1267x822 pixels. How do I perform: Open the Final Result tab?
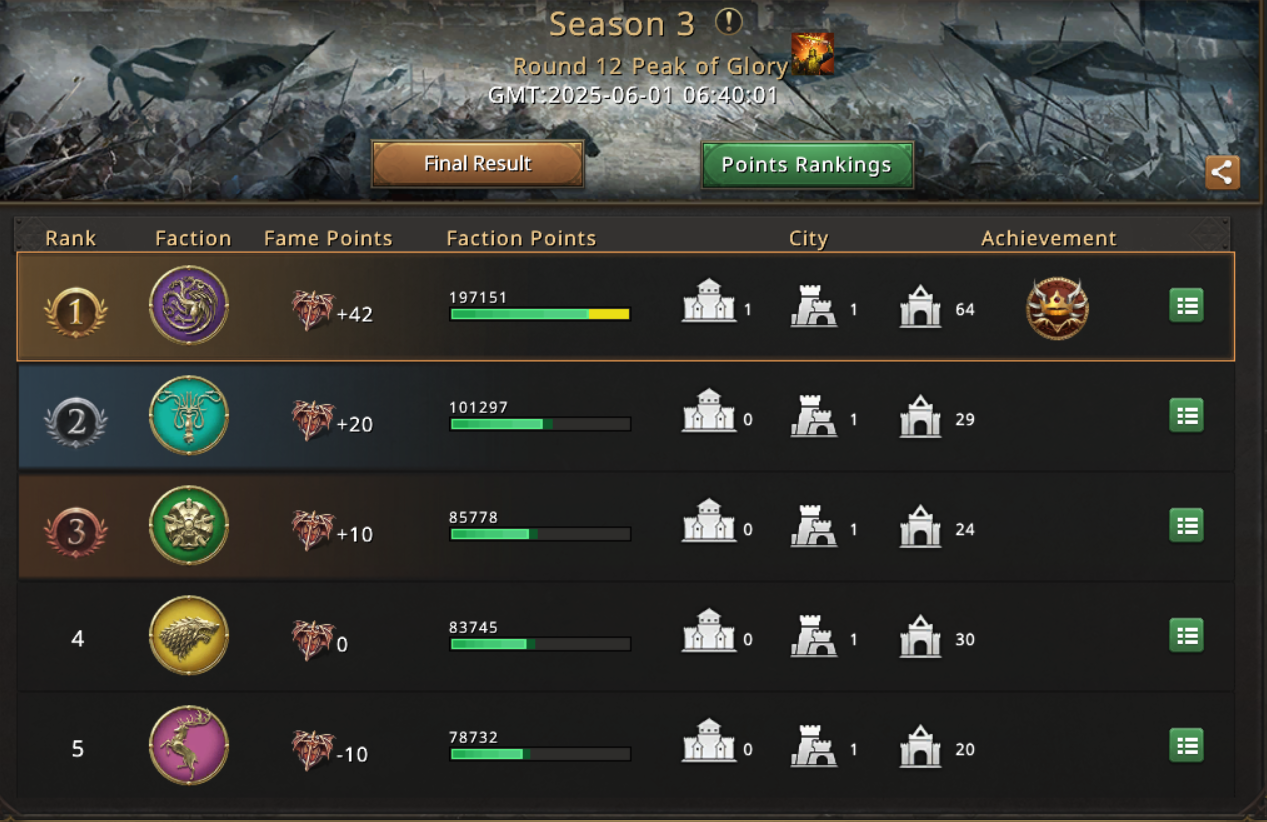click(477, 164)
